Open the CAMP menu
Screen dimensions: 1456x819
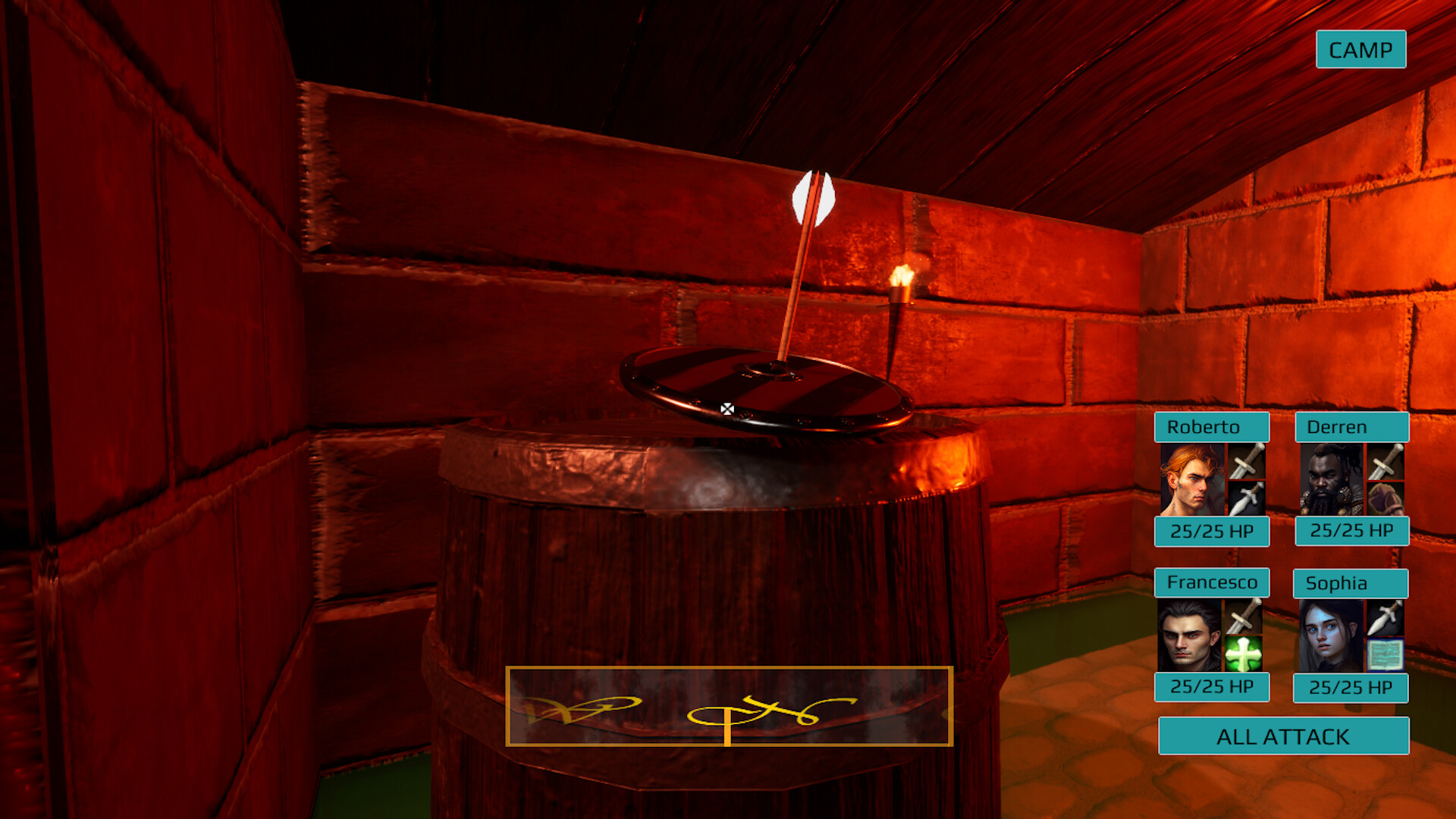(x=1360, y=50)
